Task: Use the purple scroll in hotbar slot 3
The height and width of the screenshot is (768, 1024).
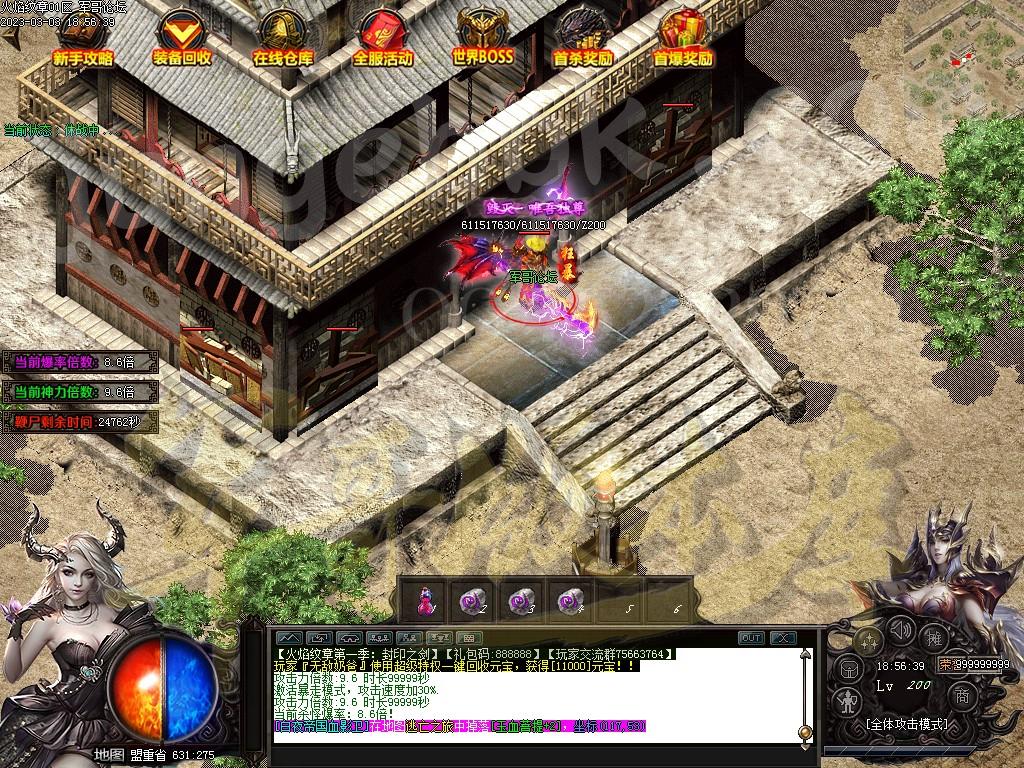Action: point(520,600)
